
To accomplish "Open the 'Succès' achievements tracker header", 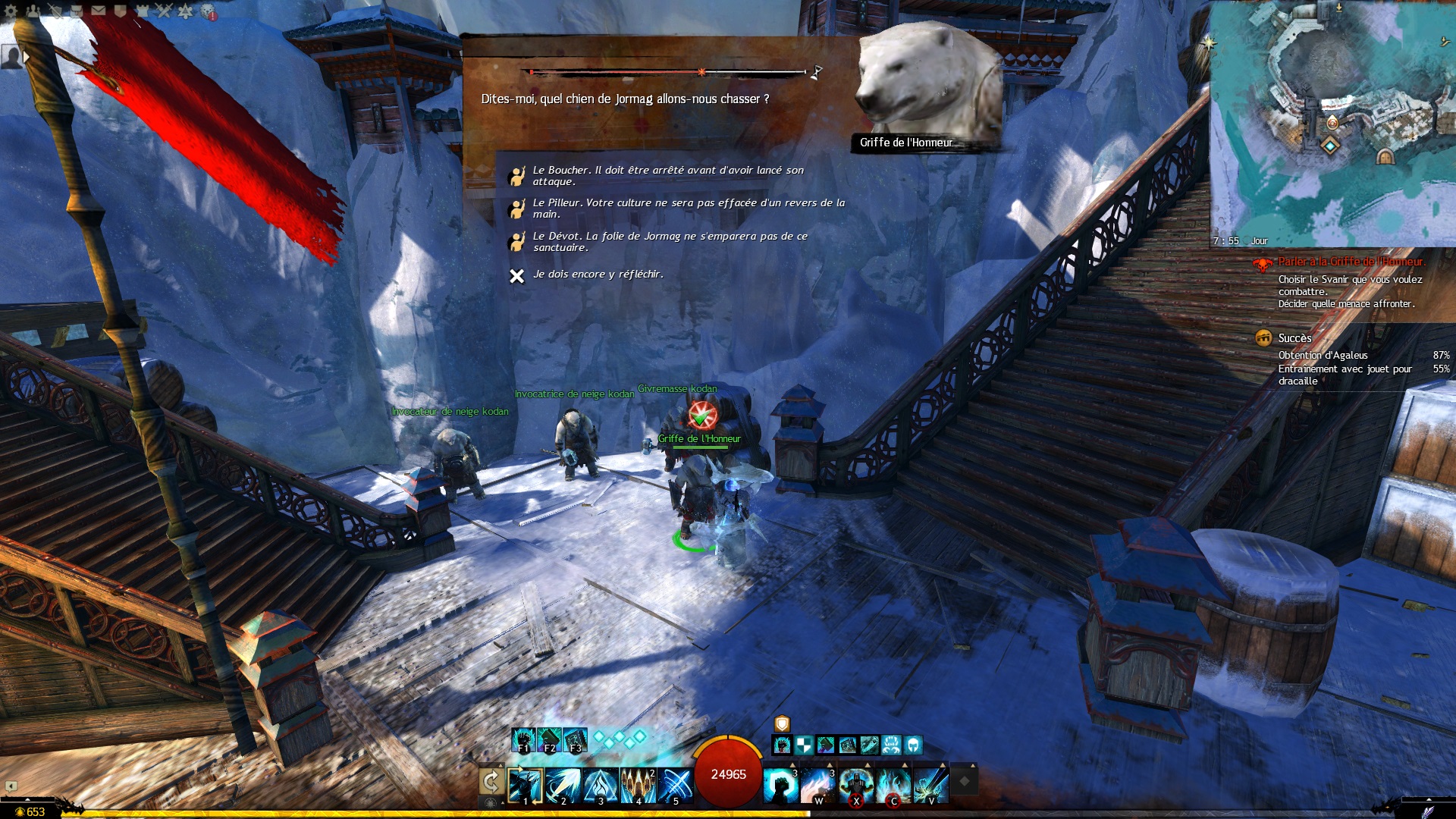I will pos(1294,338).
